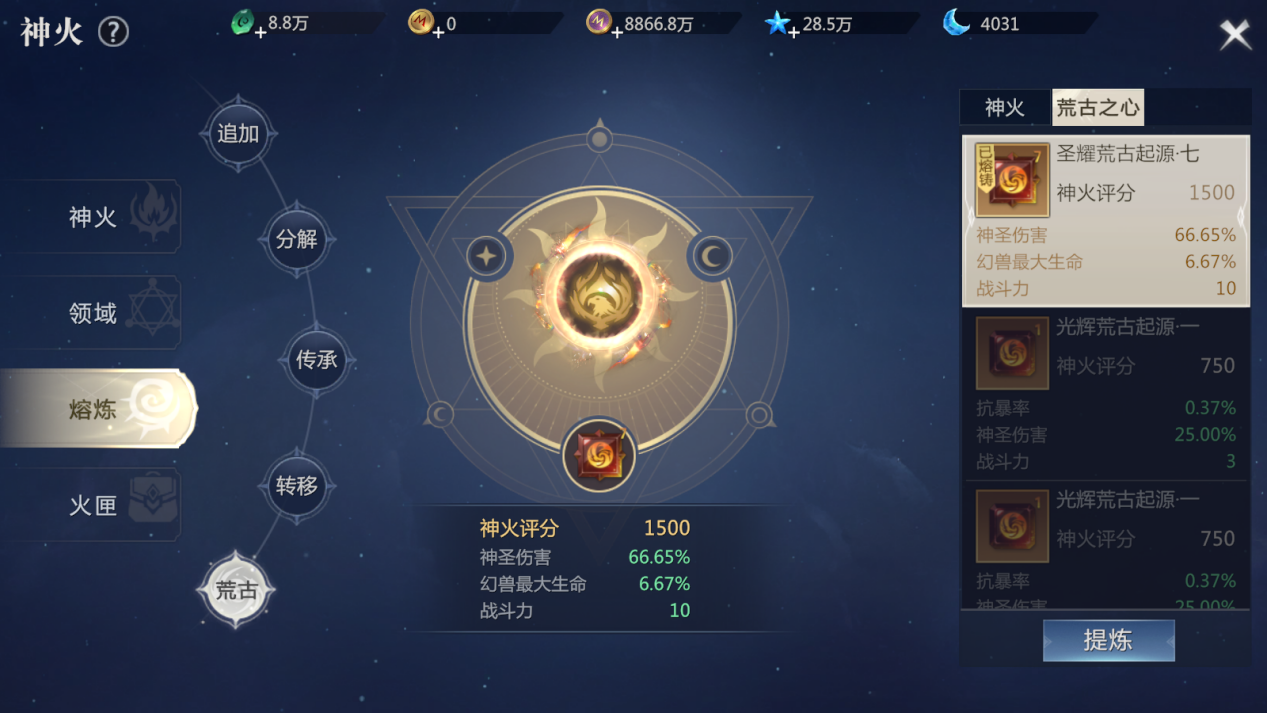Open the 火匣 menu entry
This screenshot has width=1267, height=713.
[95, 505]
